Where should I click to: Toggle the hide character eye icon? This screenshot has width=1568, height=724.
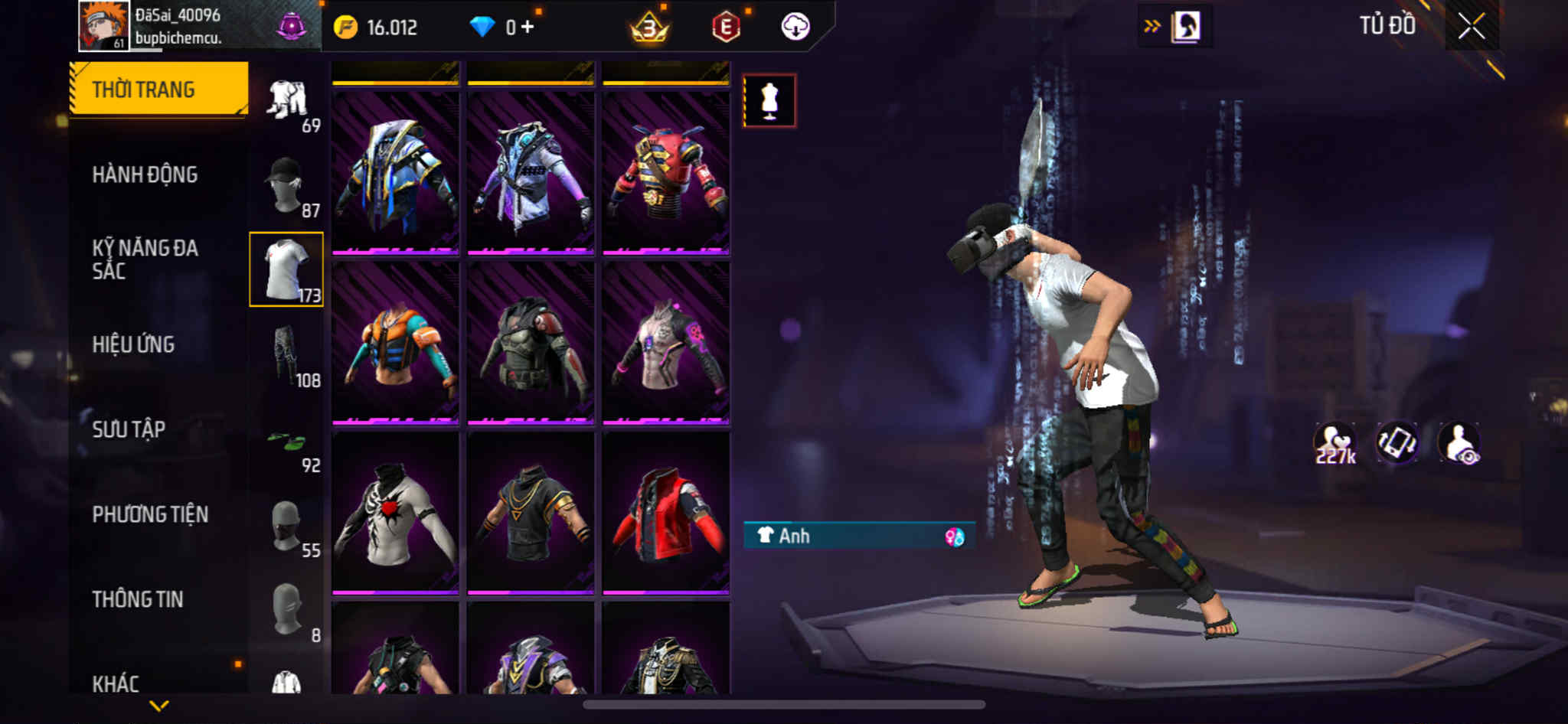pyautogui.click(x=1459, y=443)
